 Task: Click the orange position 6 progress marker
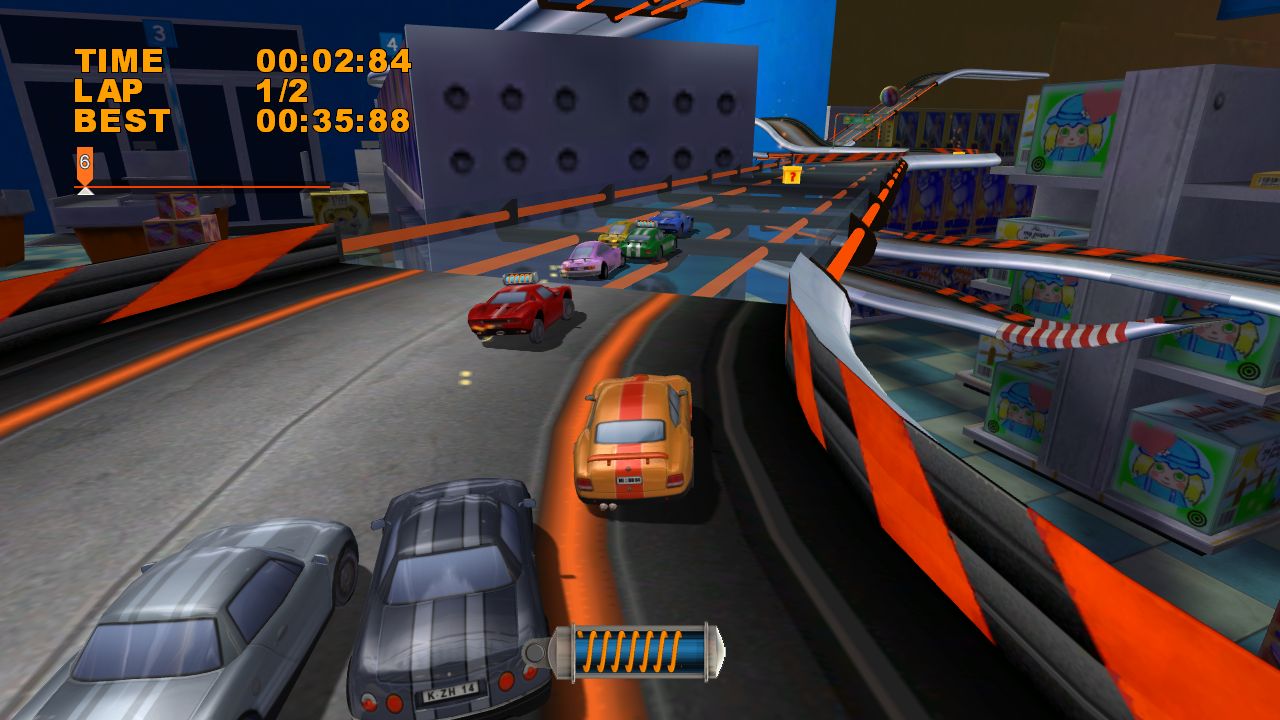pos(85,164)
